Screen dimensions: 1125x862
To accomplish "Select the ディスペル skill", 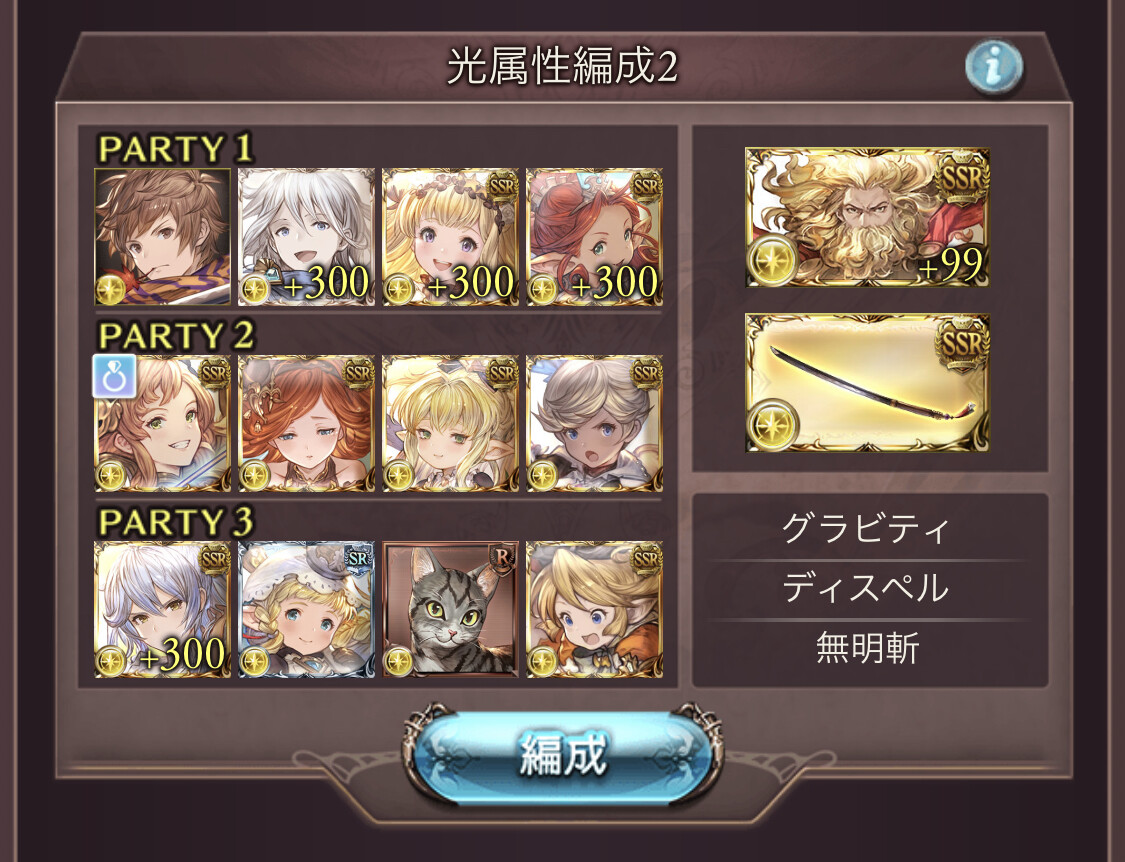I will click(x=866, y=589).
